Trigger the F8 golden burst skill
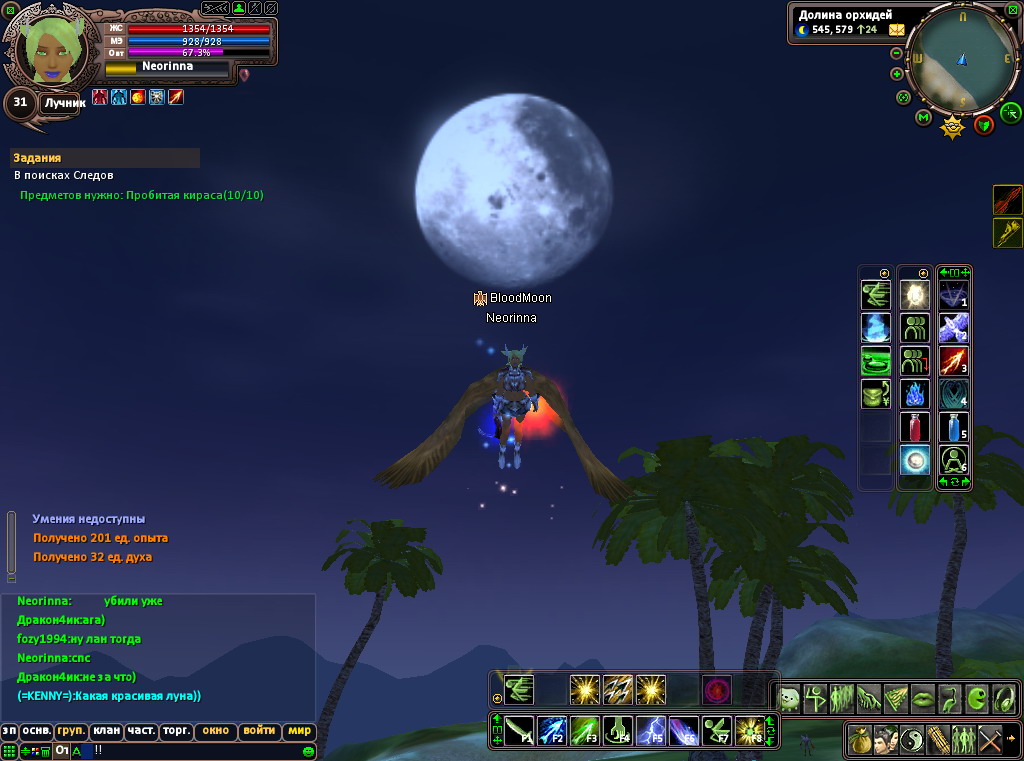1024x761 pixels. point(749,731)
